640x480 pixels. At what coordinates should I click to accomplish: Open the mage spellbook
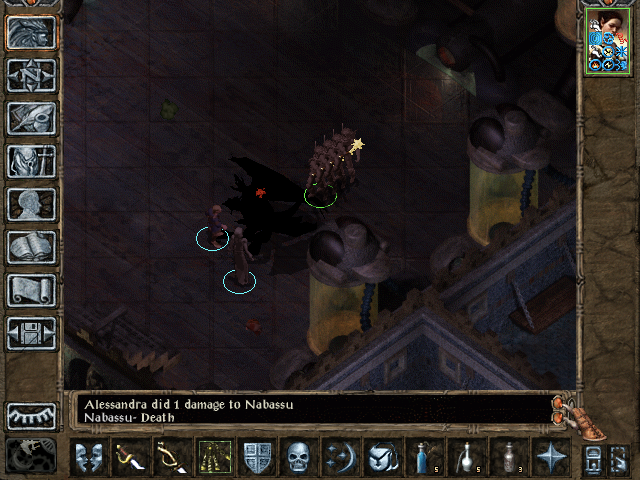31,247
